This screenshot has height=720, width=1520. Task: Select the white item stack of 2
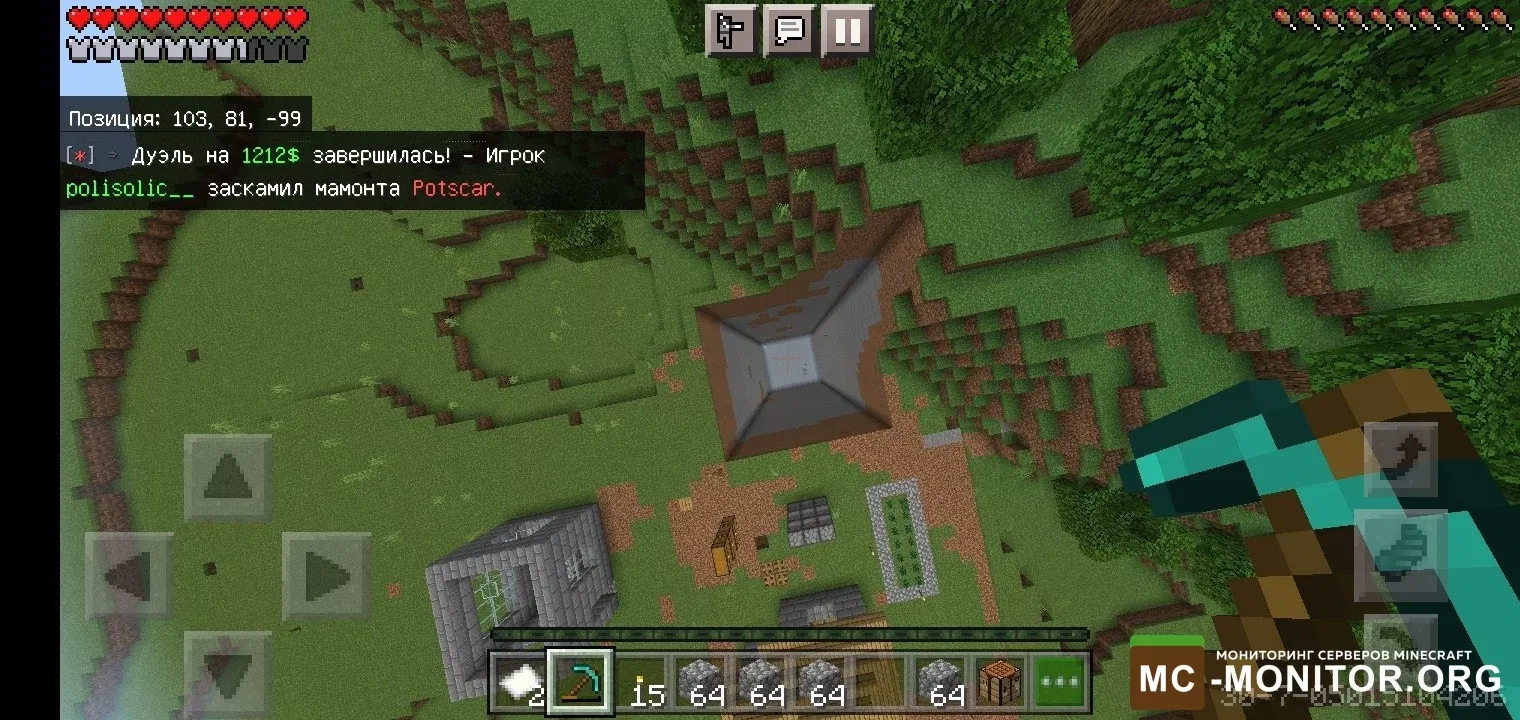(x=520, y=684)
